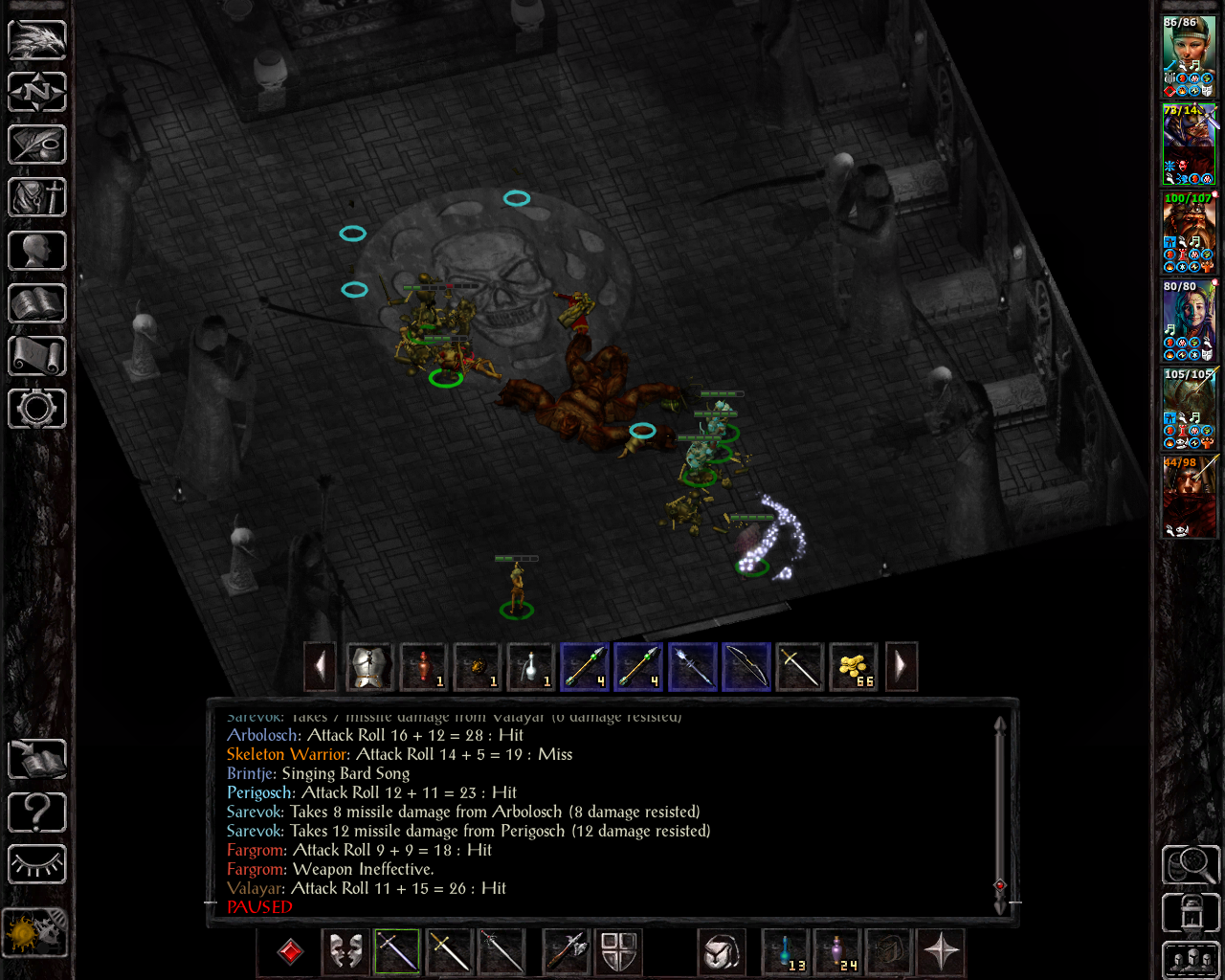Image resolution: width=1225 pixels, height=980 pixels.
Task: Pick up the gold coins pile showing 66
Action: [x=853, y=666]
